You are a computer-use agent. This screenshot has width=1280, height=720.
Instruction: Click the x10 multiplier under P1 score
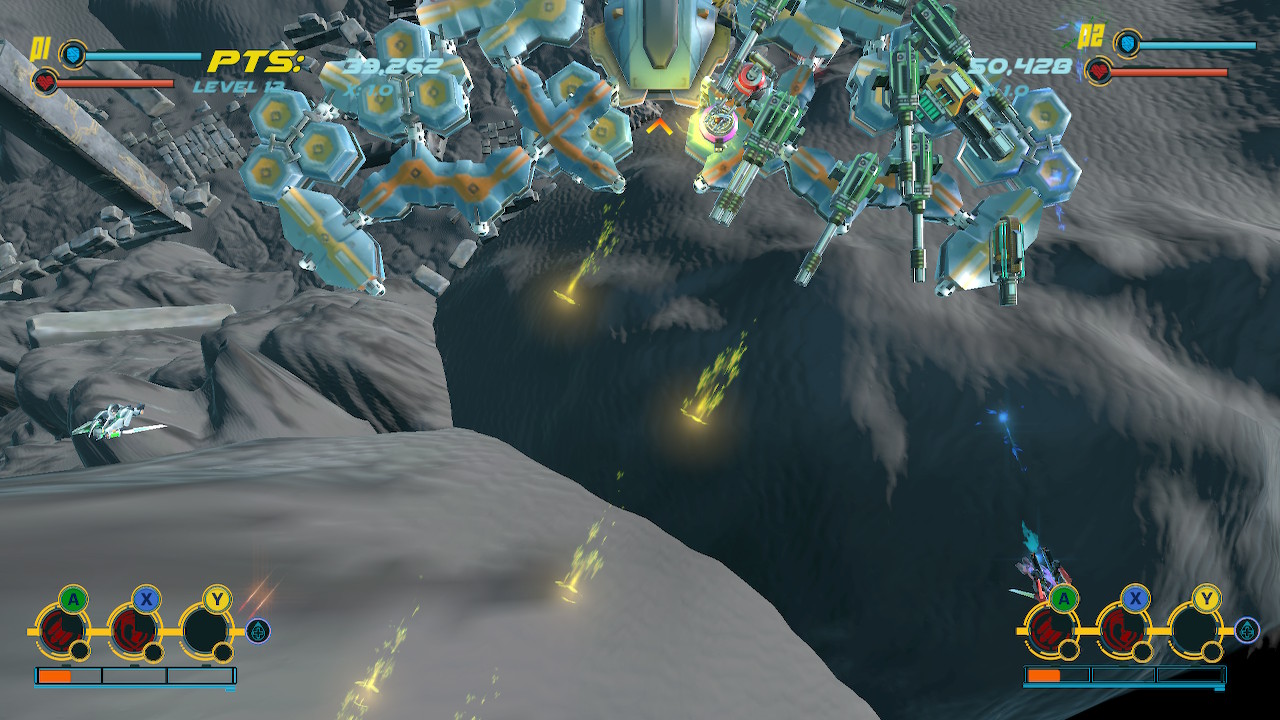(367, 90)
